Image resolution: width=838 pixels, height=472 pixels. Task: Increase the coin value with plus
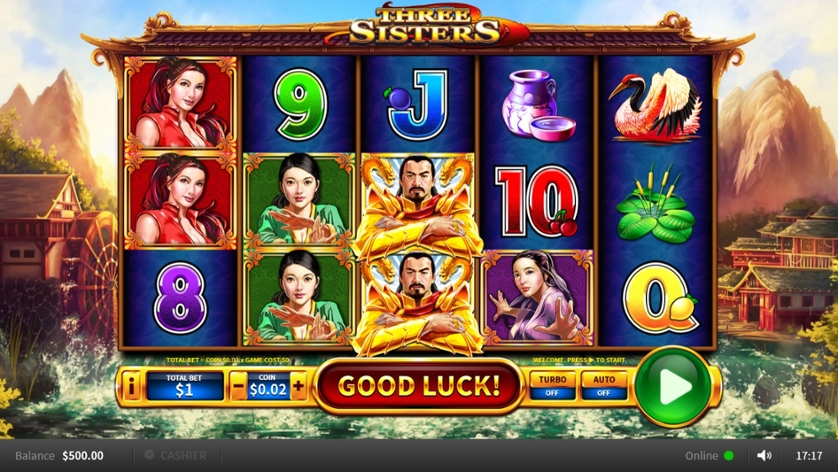coord(298,386)
